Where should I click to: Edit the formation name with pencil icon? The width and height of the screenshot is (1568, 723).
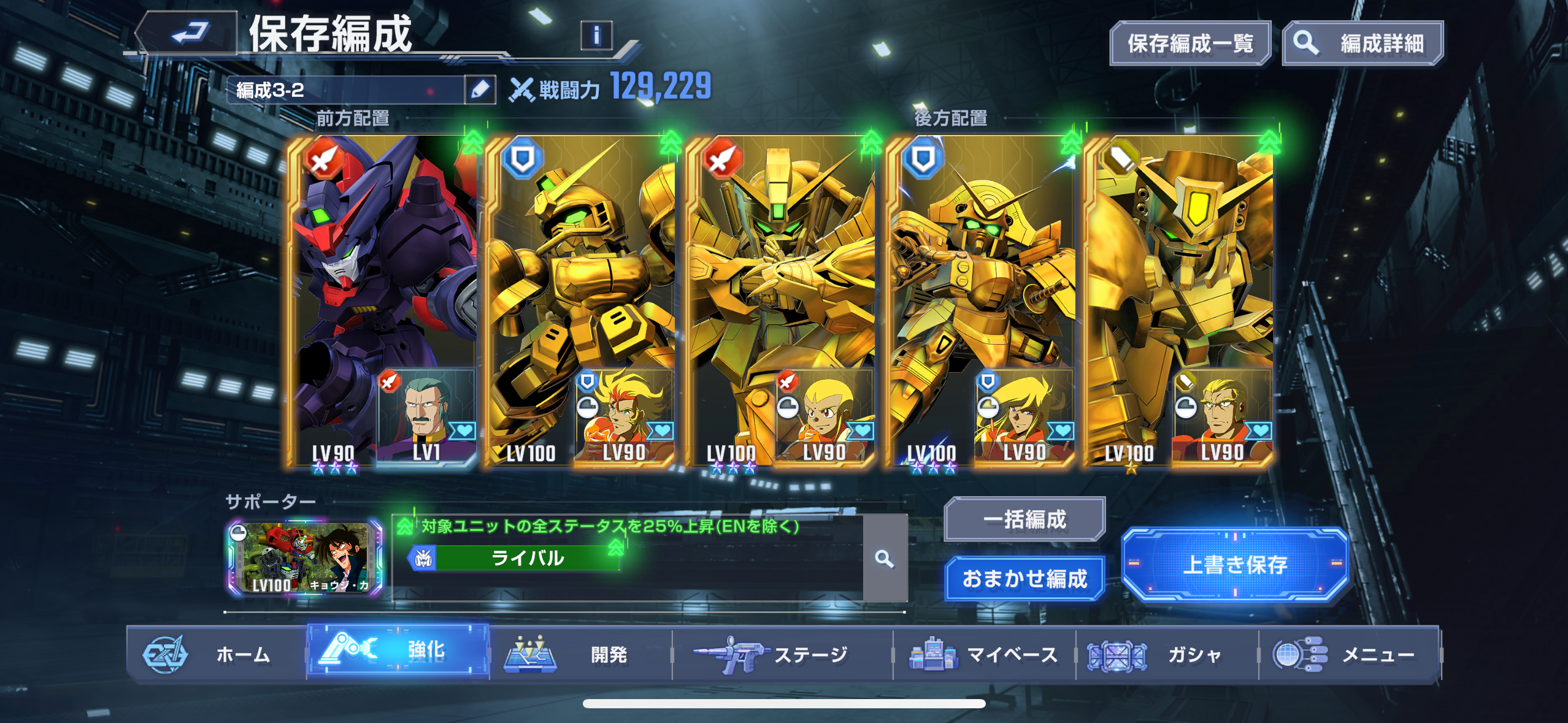pos(480,90)
